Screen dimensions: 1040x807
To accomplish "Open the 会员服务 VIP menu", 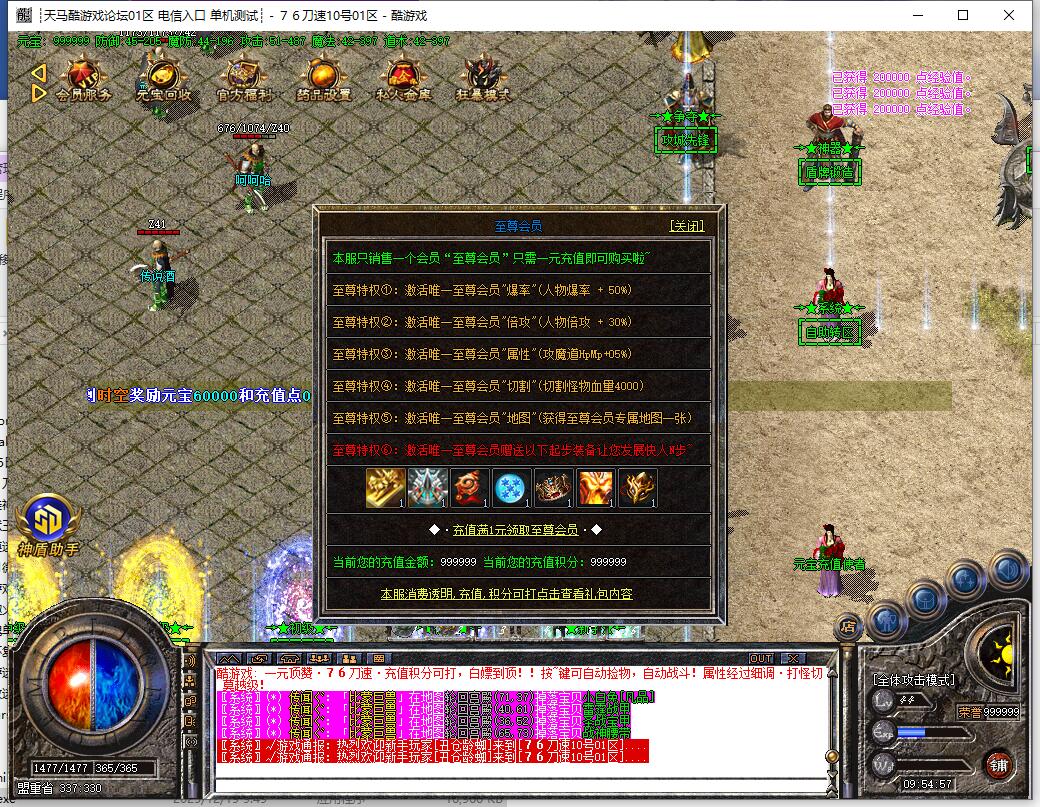I will pos(83,80).
